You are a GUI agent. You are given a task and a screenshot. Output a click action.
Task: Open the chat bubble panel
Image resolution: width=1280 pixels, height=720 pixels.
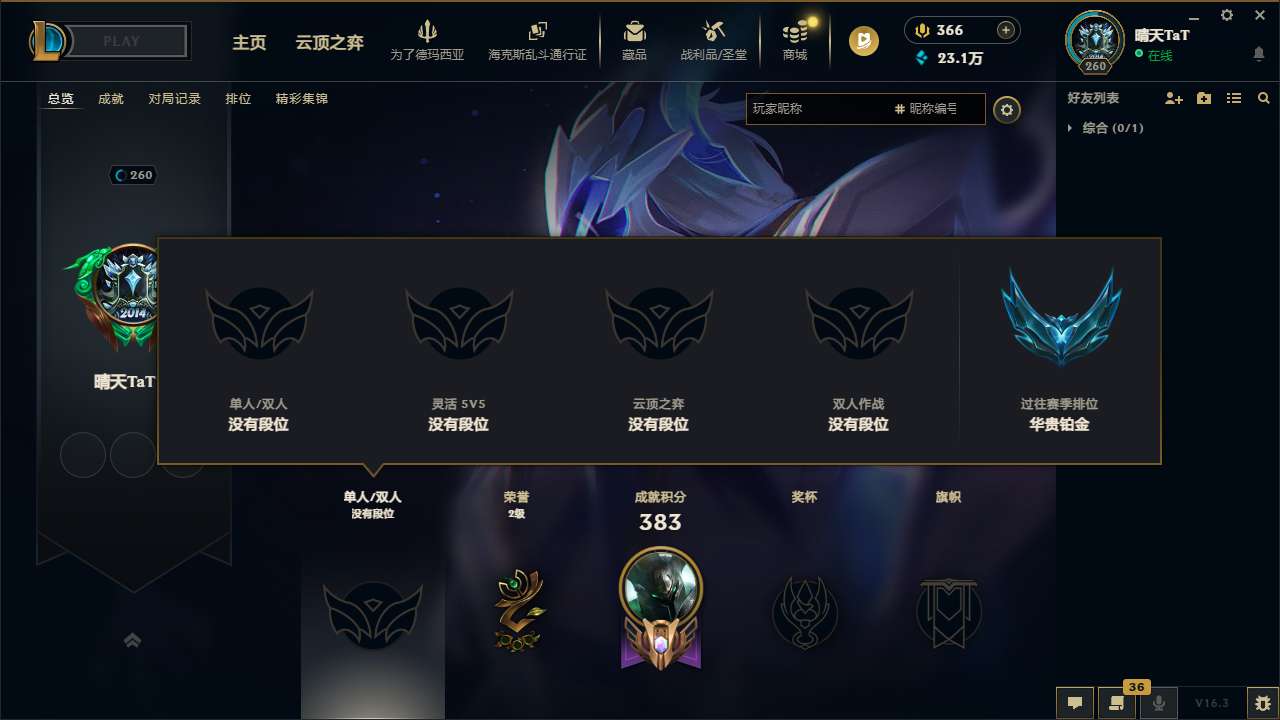tap(1074, 703)
